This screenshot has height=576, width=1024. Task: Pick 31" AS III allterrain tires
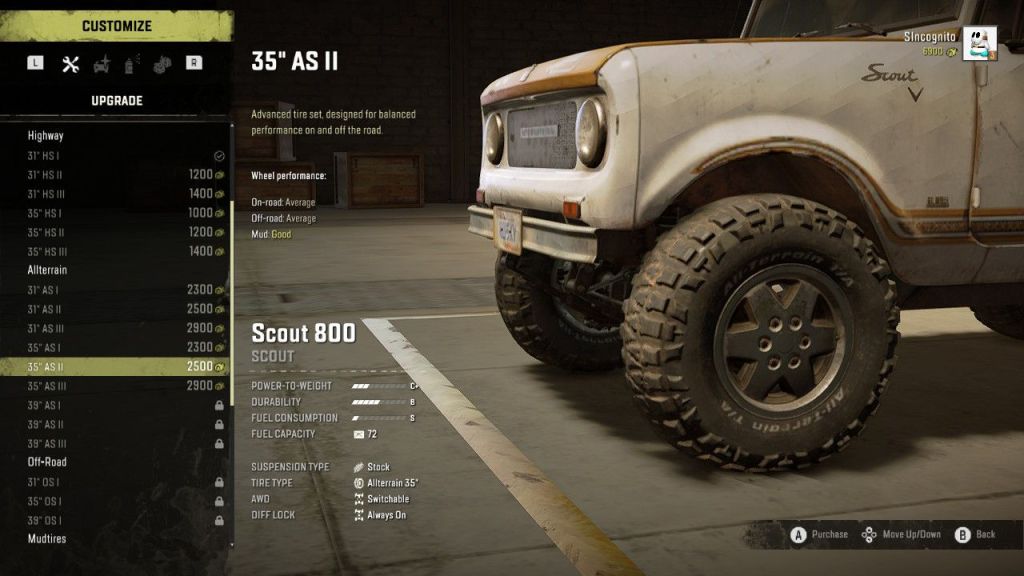click(115, 328)
